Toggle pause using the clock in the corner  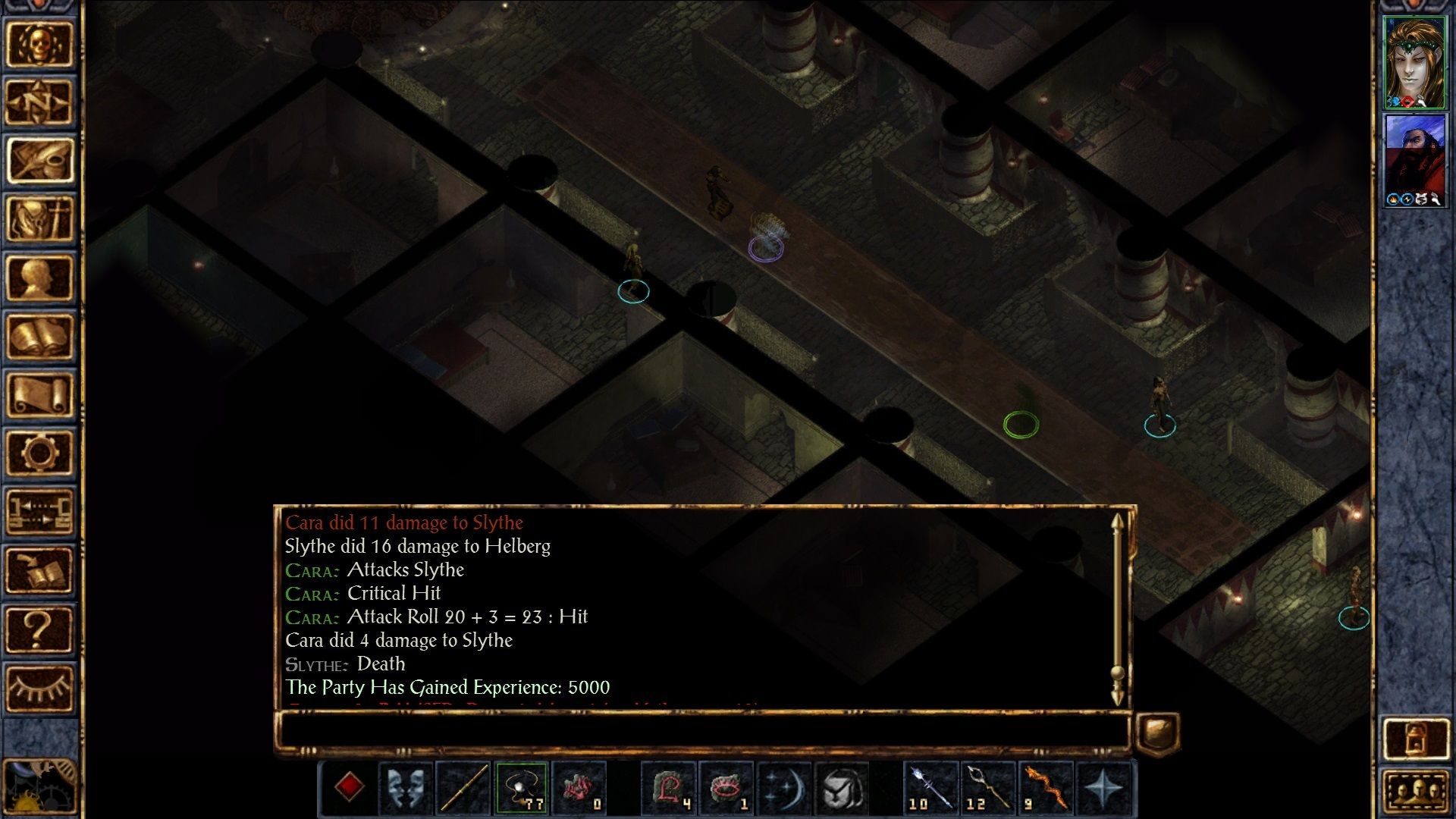tap(38, 789)
